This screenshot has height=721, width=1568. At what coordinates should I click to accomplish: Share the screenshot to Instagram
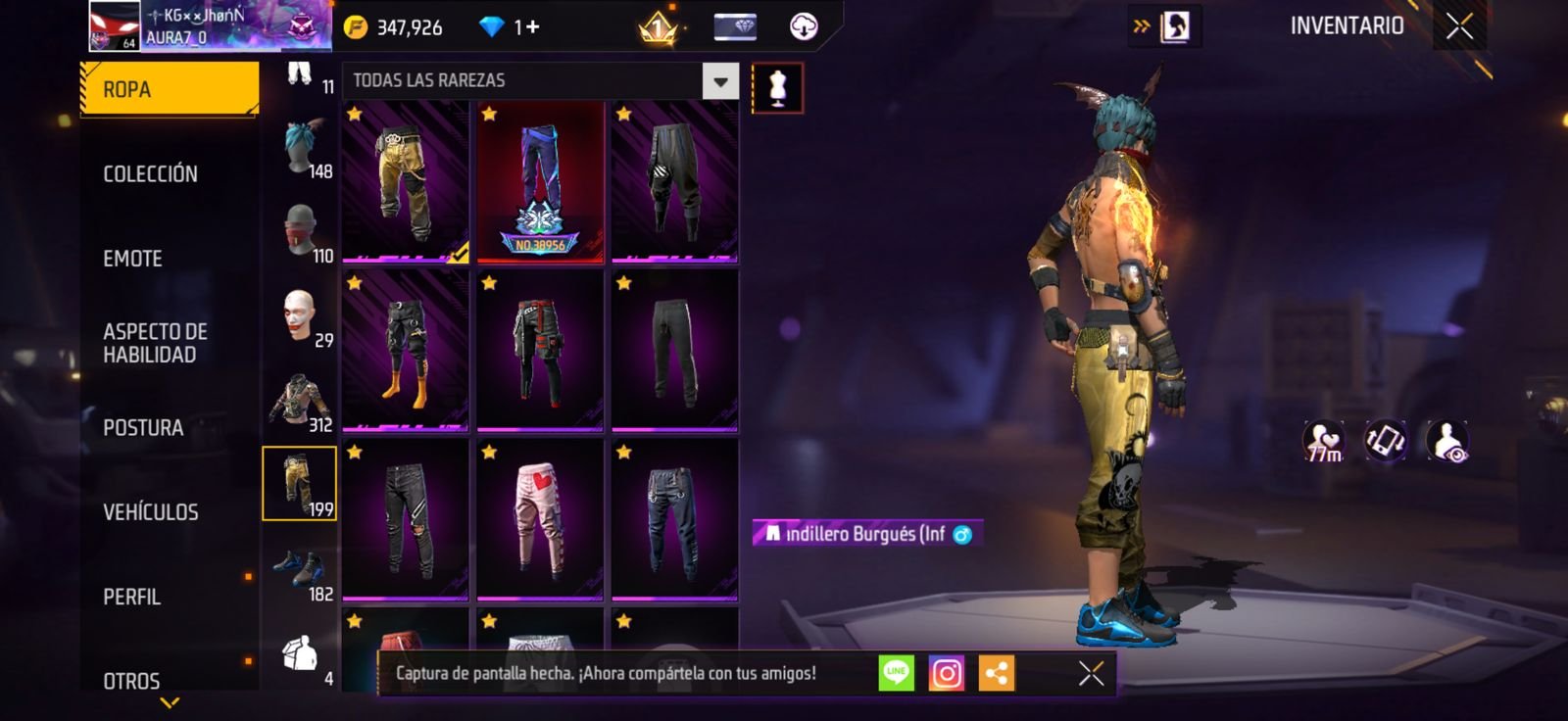946,674
